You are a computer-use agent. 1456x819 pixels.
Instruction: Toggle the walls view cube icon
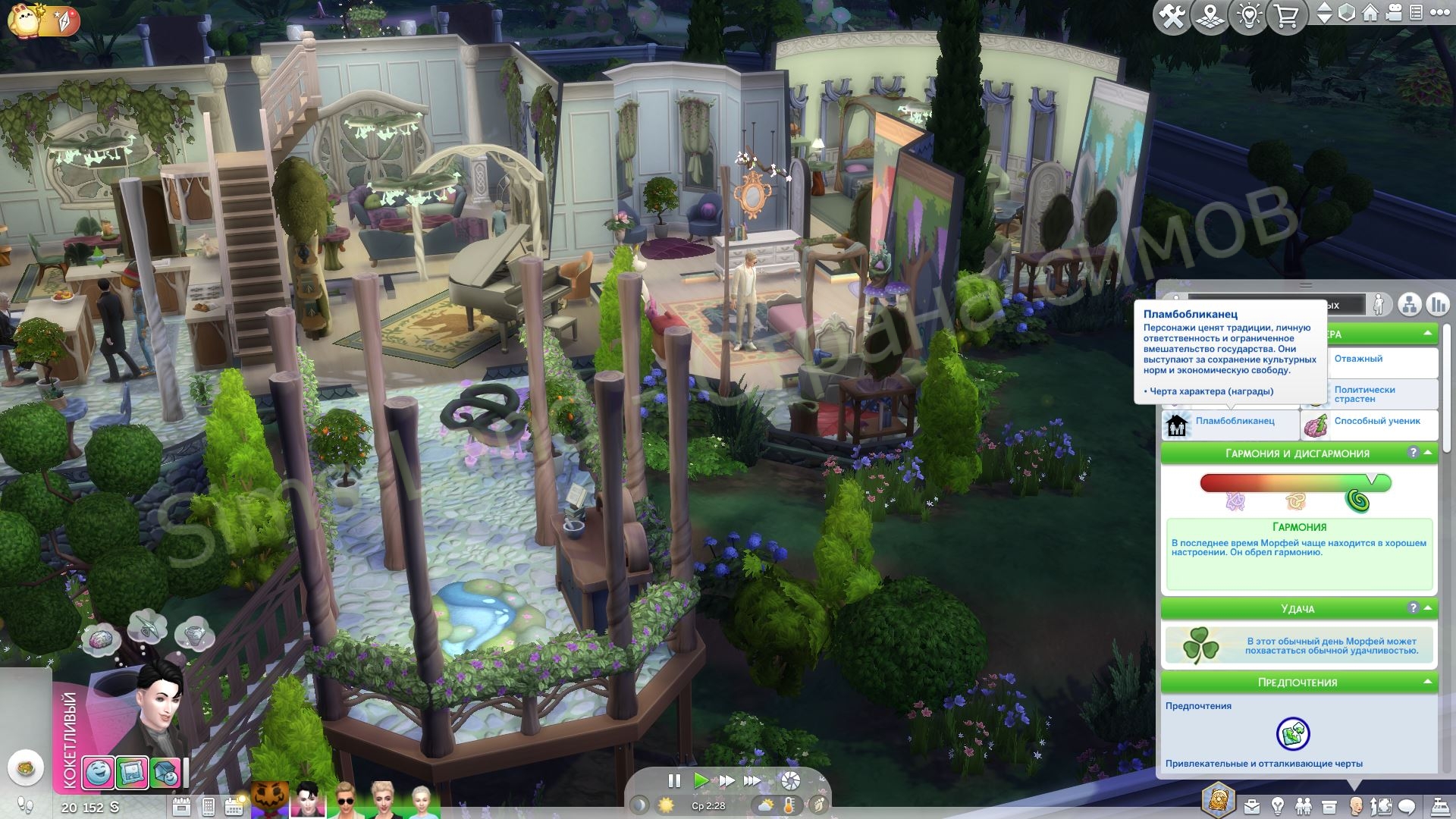1347,13
